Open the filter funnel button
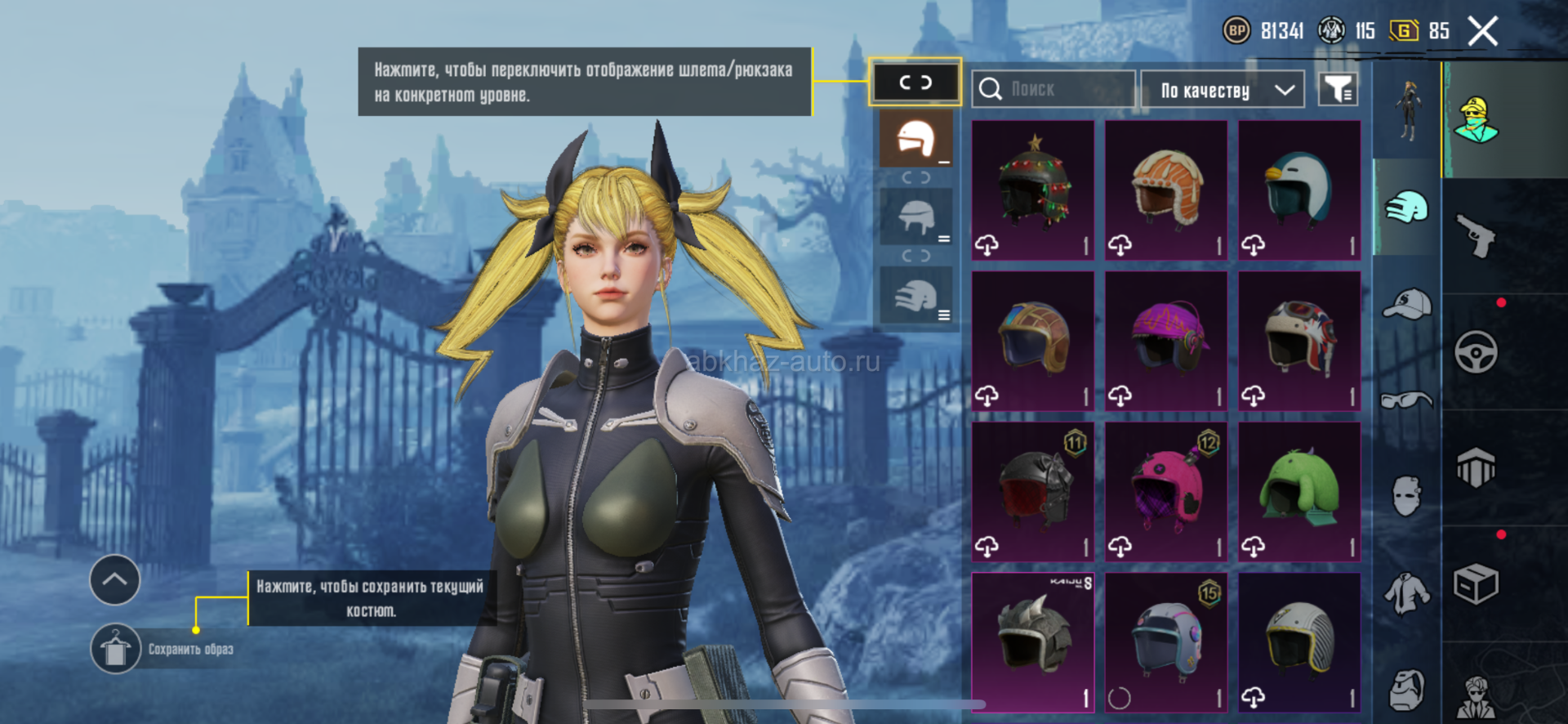1568x724 pixels. click(1338, 89)
